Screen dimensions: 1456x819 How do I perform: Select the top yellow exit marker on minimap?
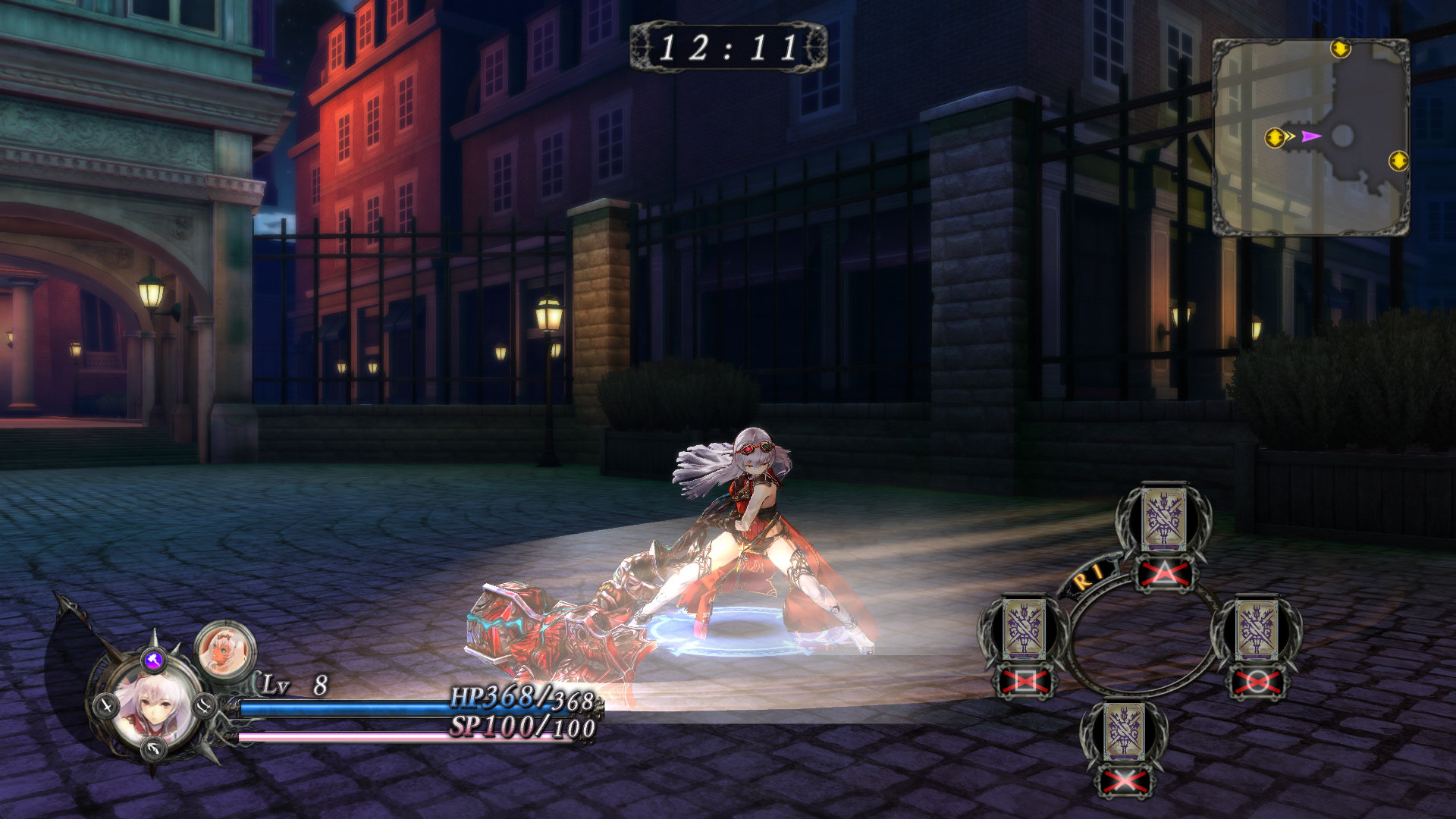[1340, 49]
